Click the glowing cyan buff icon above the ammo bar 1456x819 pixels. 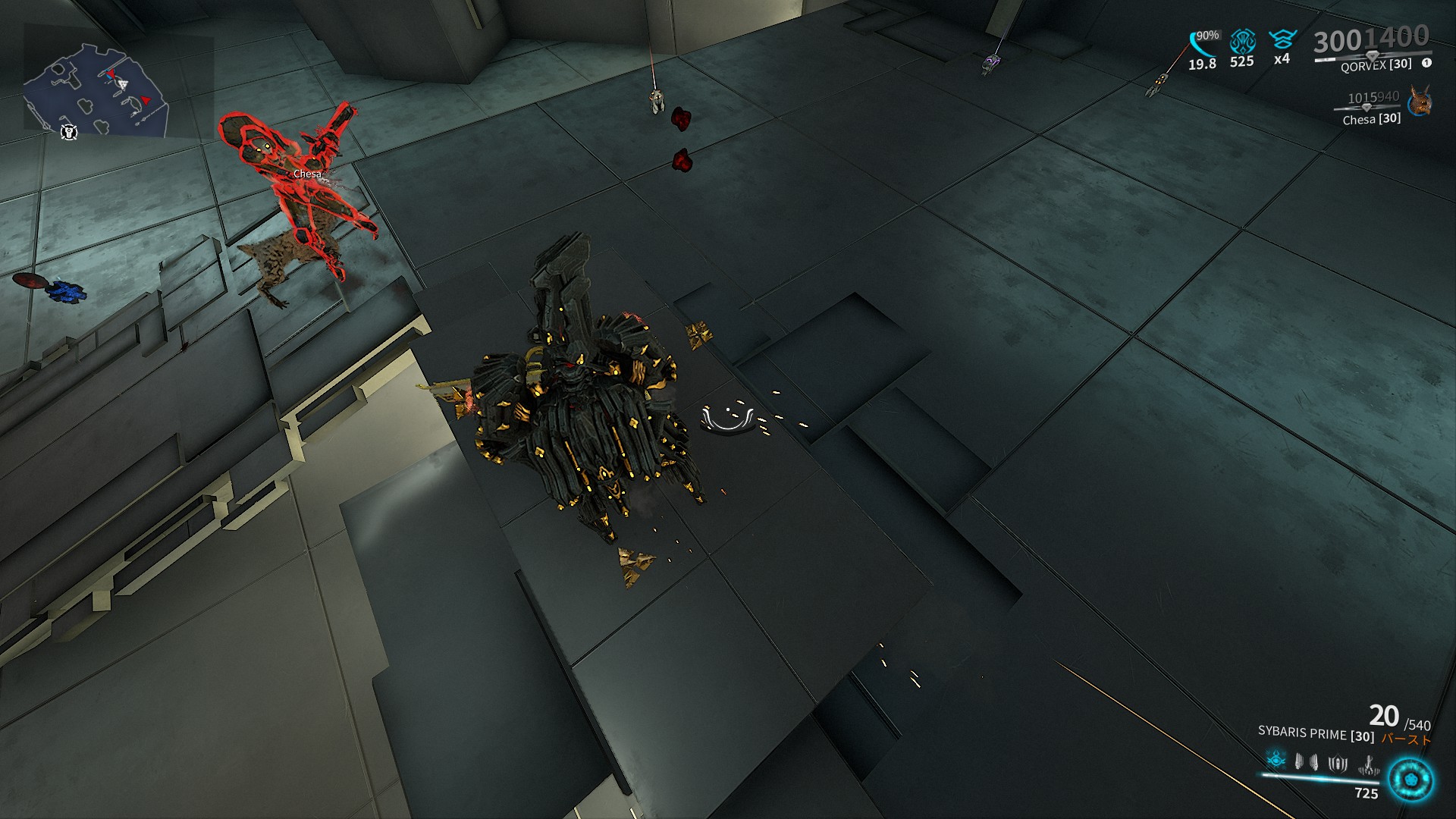1275,758
